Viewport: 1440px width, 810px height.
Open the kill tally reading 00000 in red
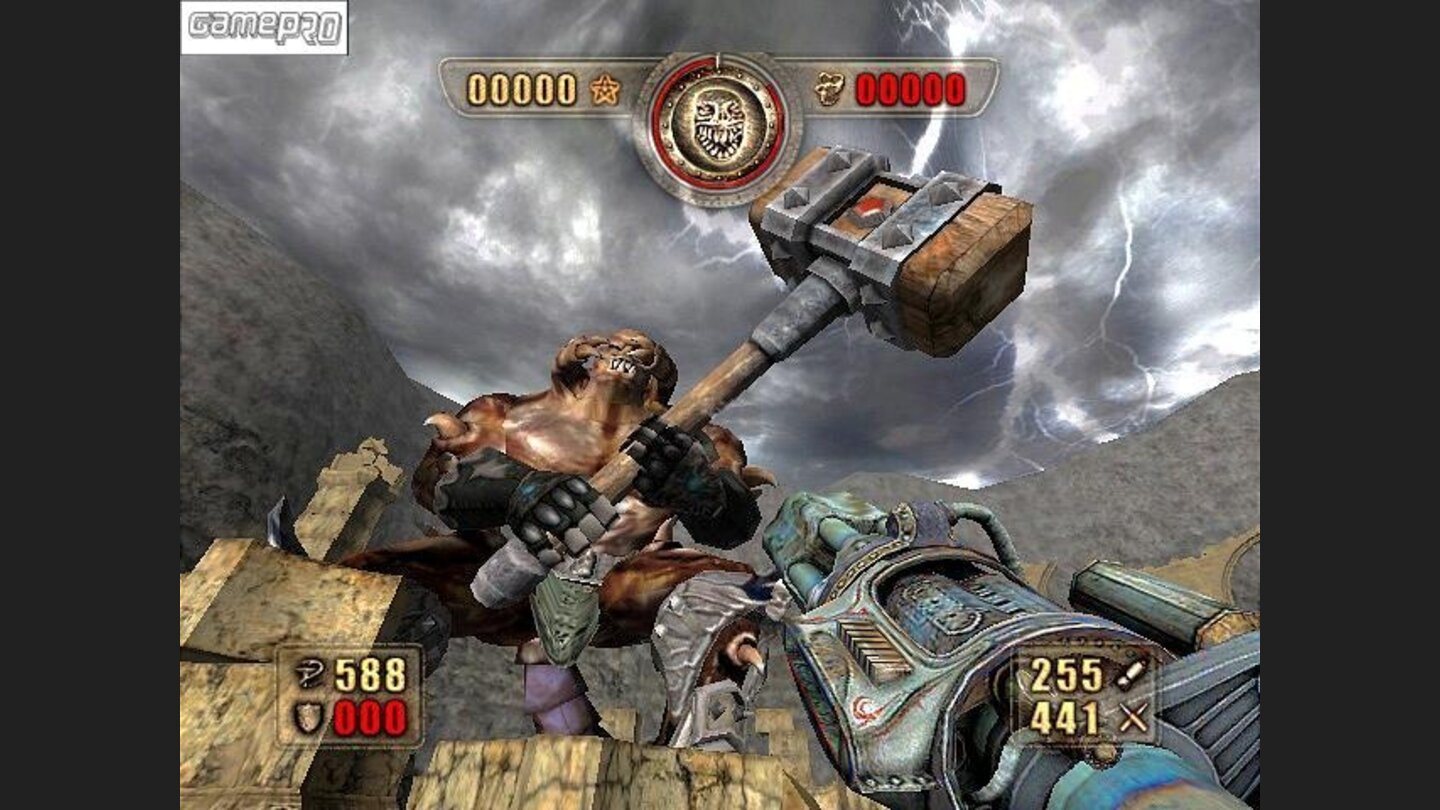click(905, 90)
